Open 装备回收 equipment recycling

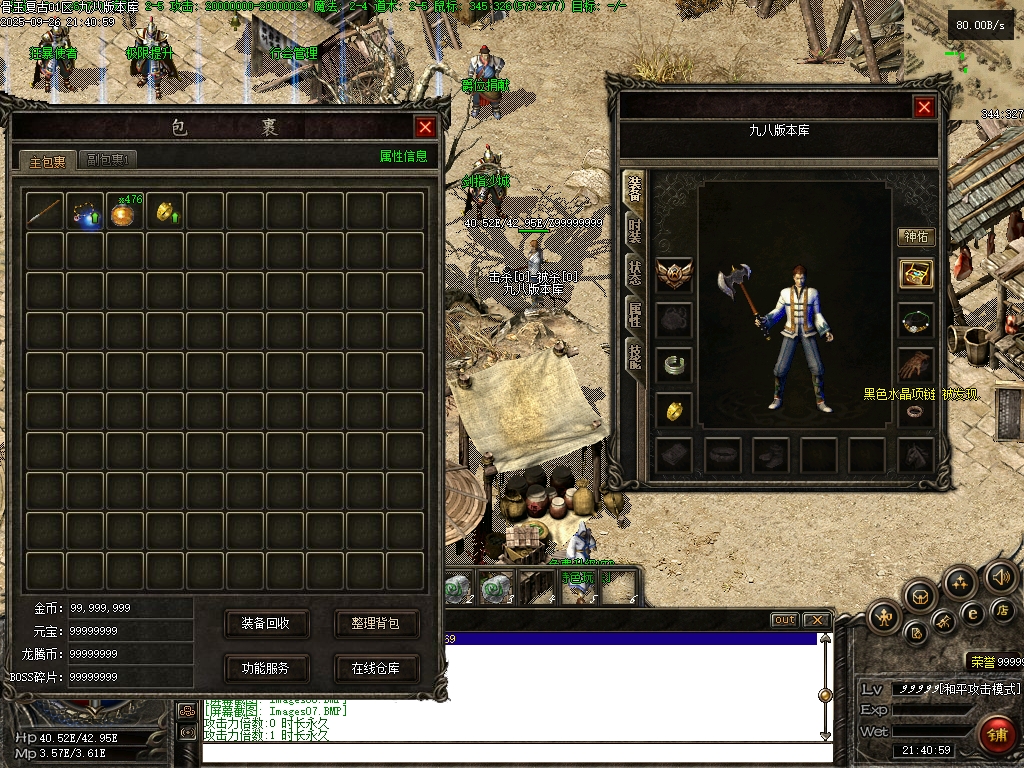click(265, 623)
